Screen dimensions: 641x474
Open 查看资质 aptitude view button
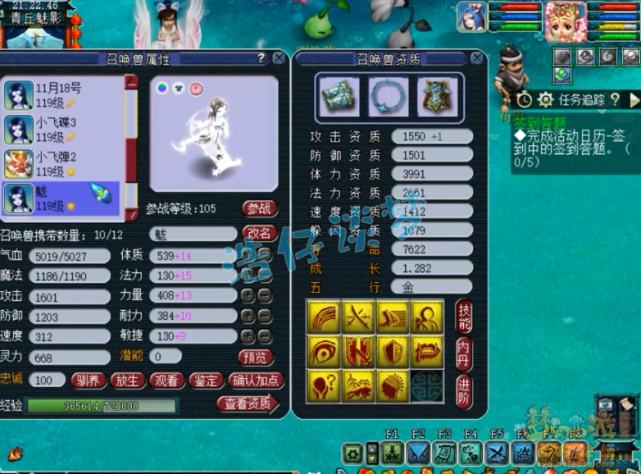(x=245, y=404)
